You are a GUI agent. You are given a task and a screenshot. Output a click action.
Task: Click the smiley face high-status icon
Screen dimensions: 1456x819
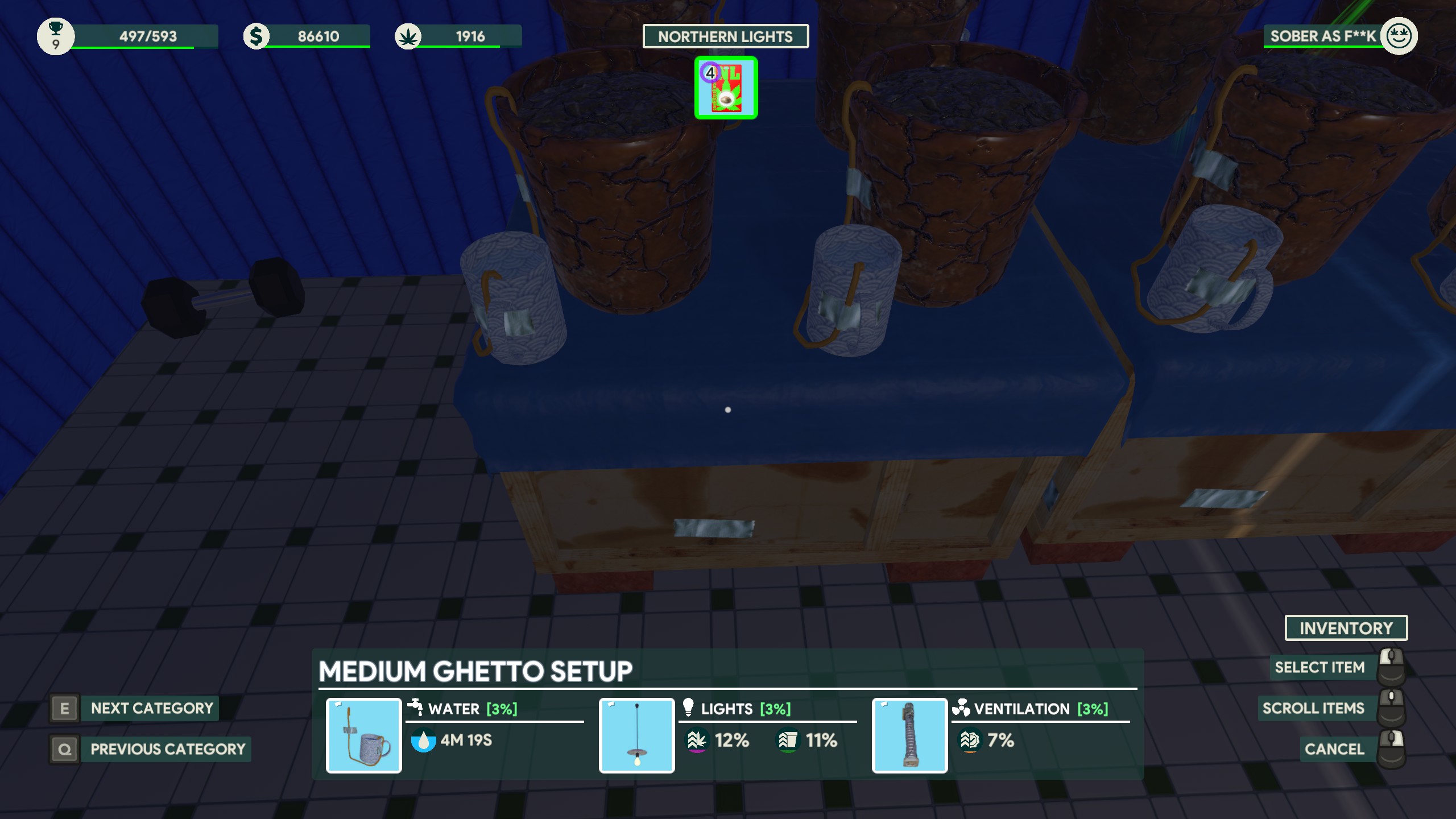[1399, 36]
